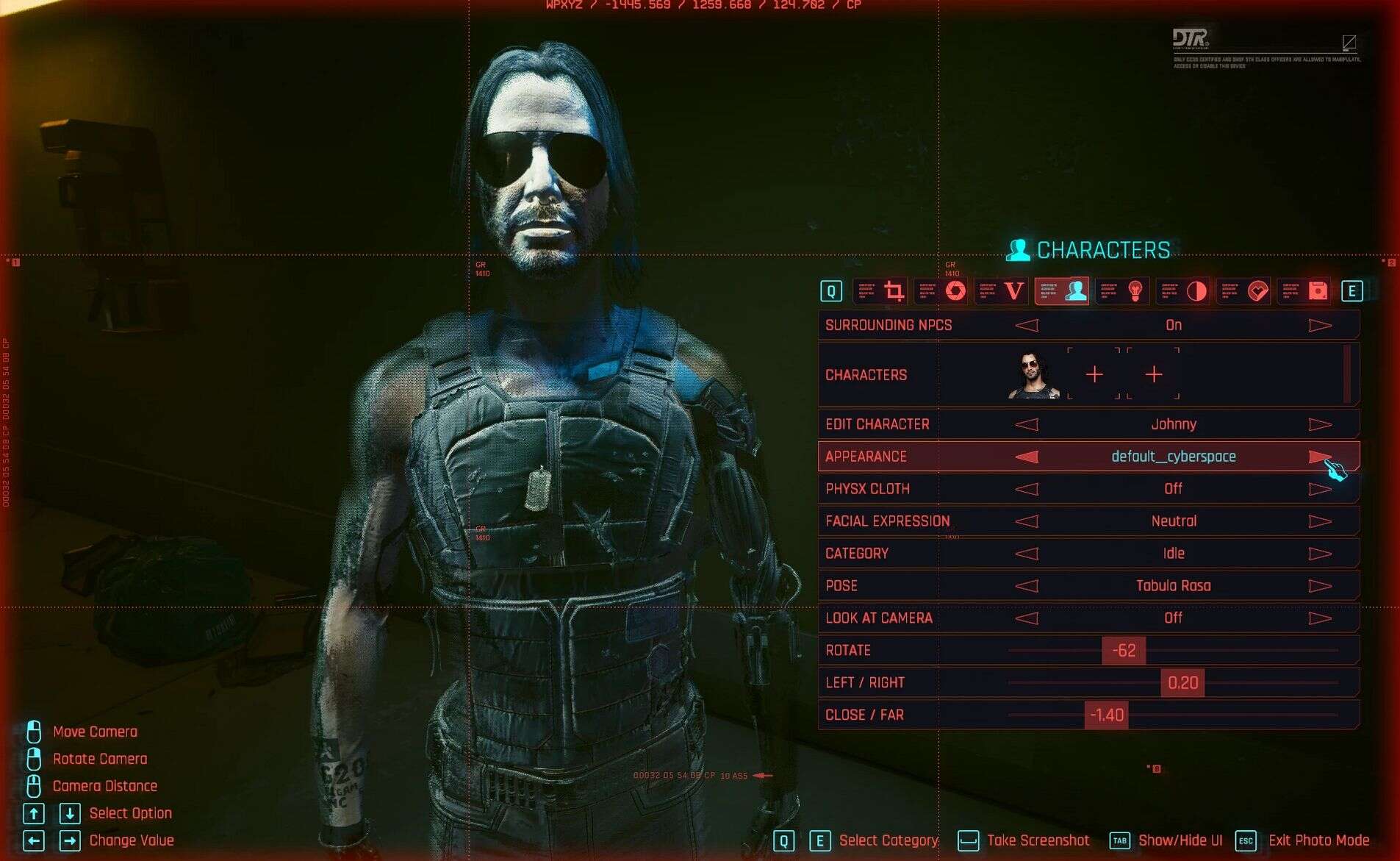Toggle Surrounding NPCs with right arrow
Viewport: 1400px width, 861px height.
tap(1320, 325)
